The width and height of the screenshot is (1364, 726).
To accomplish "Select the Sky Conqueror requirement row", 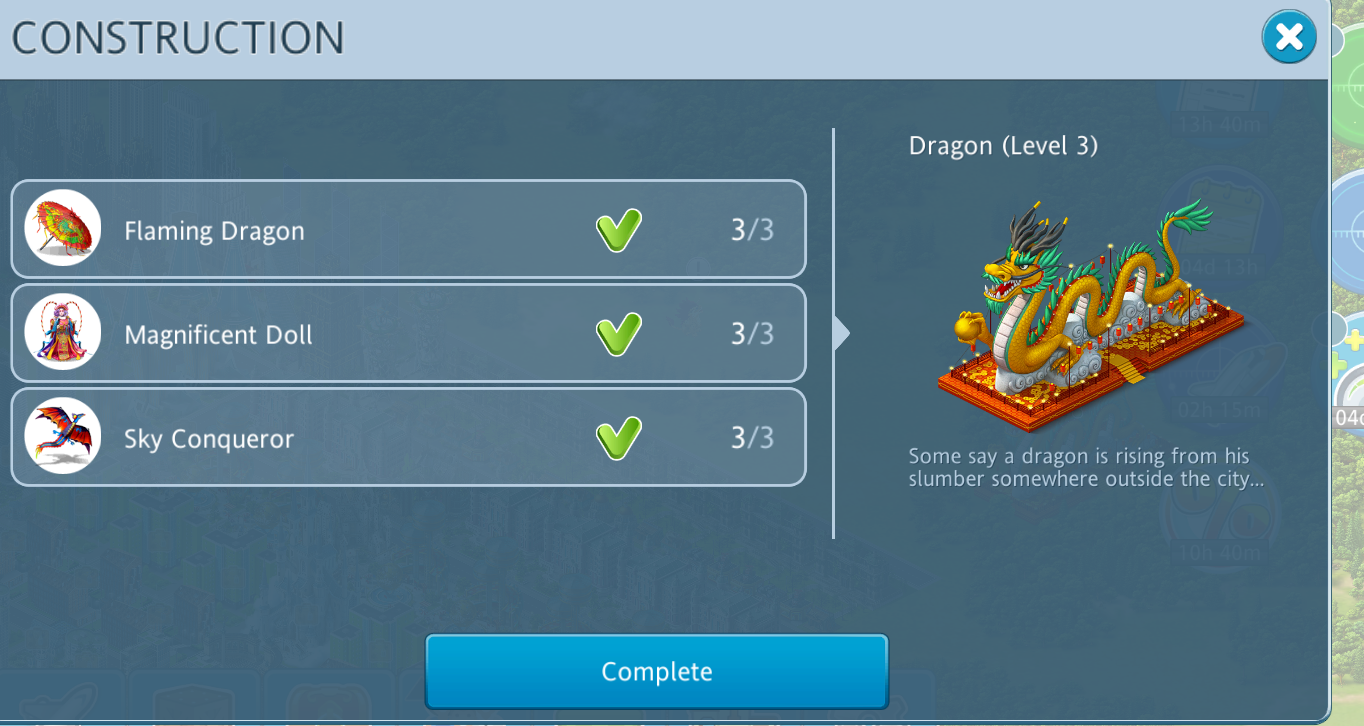I will pyautogui.click(x=408, y=438).
